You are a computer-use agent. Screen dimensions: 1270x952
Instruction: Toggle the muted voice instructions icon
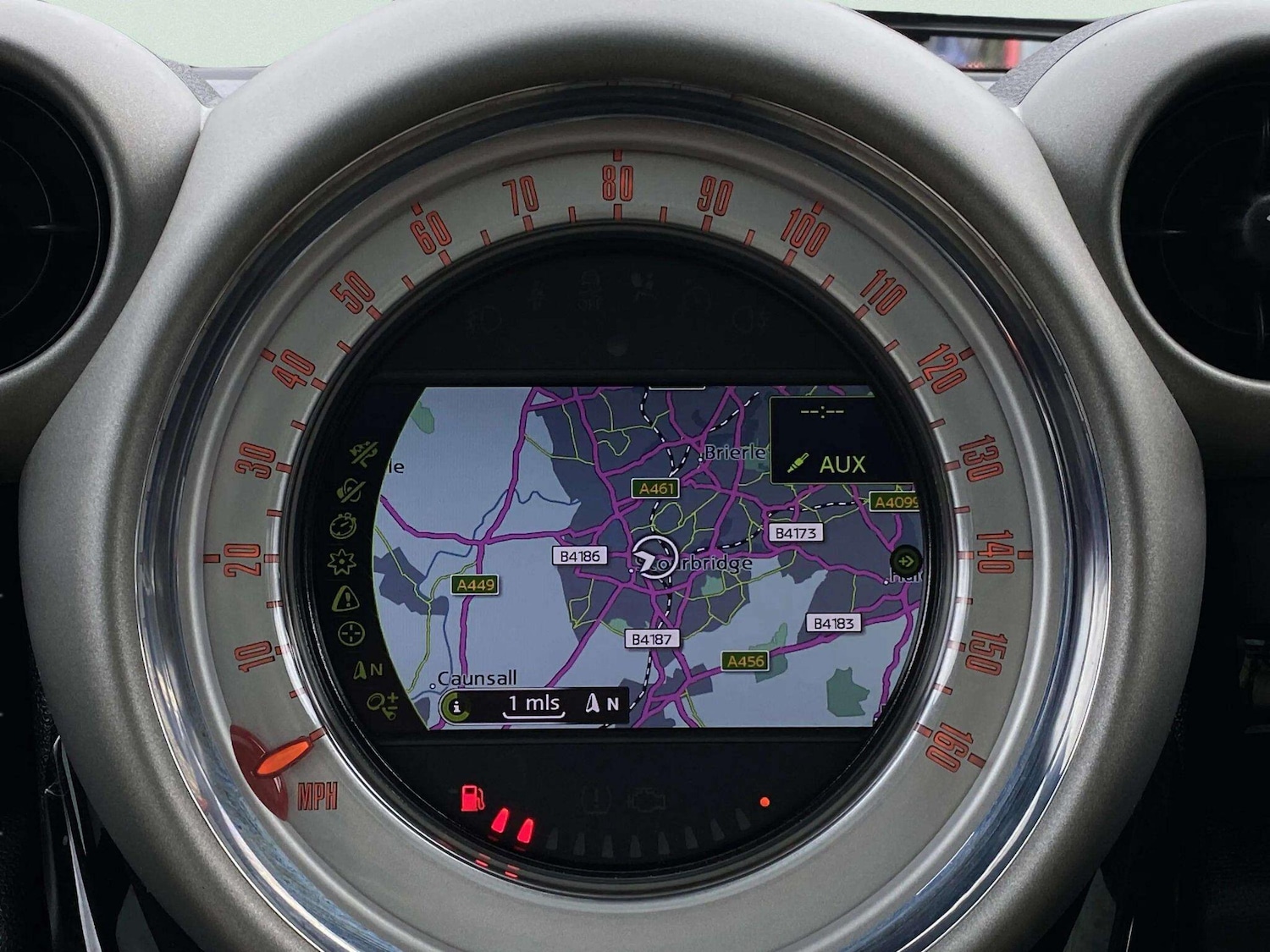[349, 489]
